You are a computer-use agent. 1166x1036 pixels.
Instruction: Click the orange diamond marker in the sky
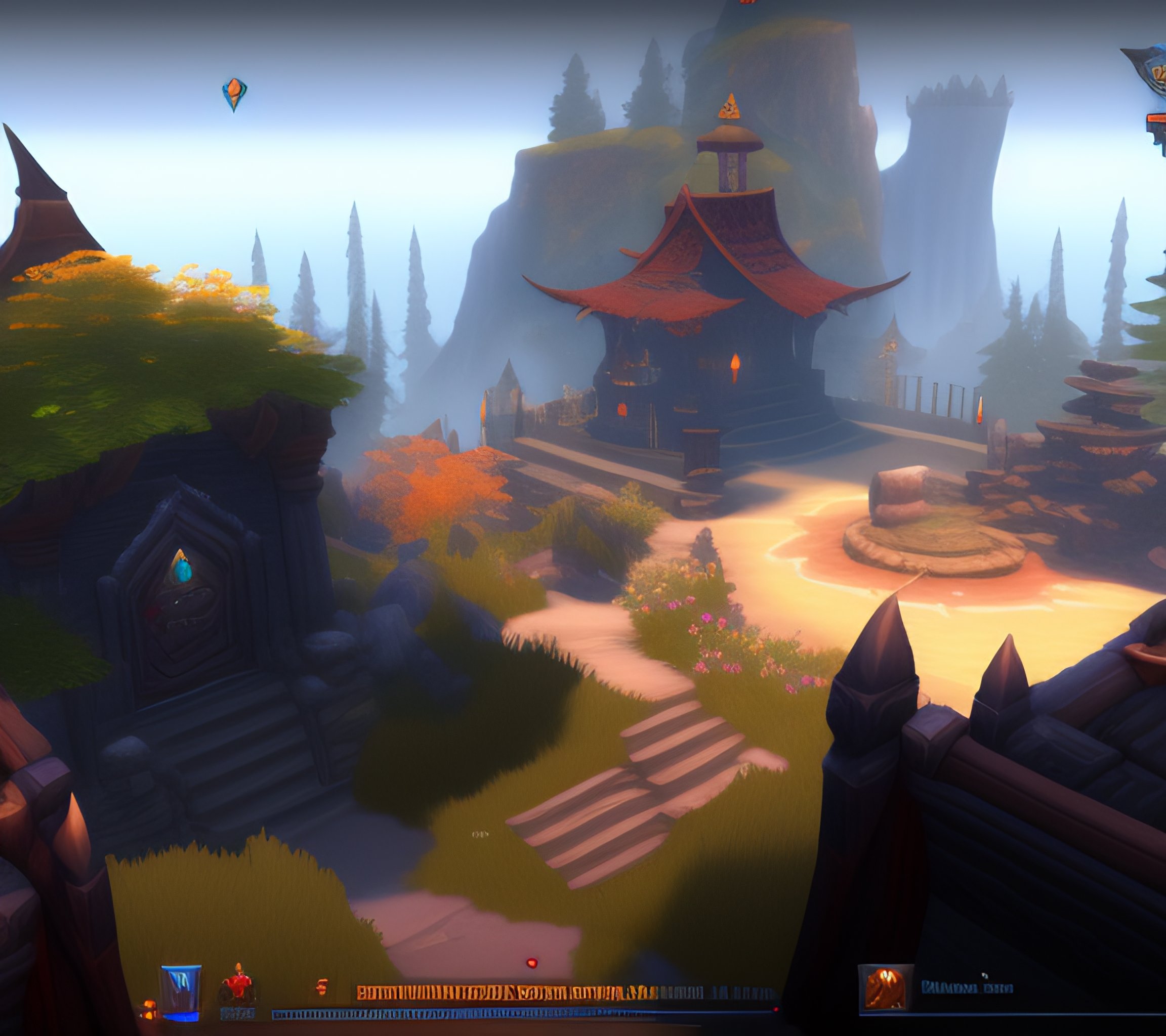tap(234, 94)
